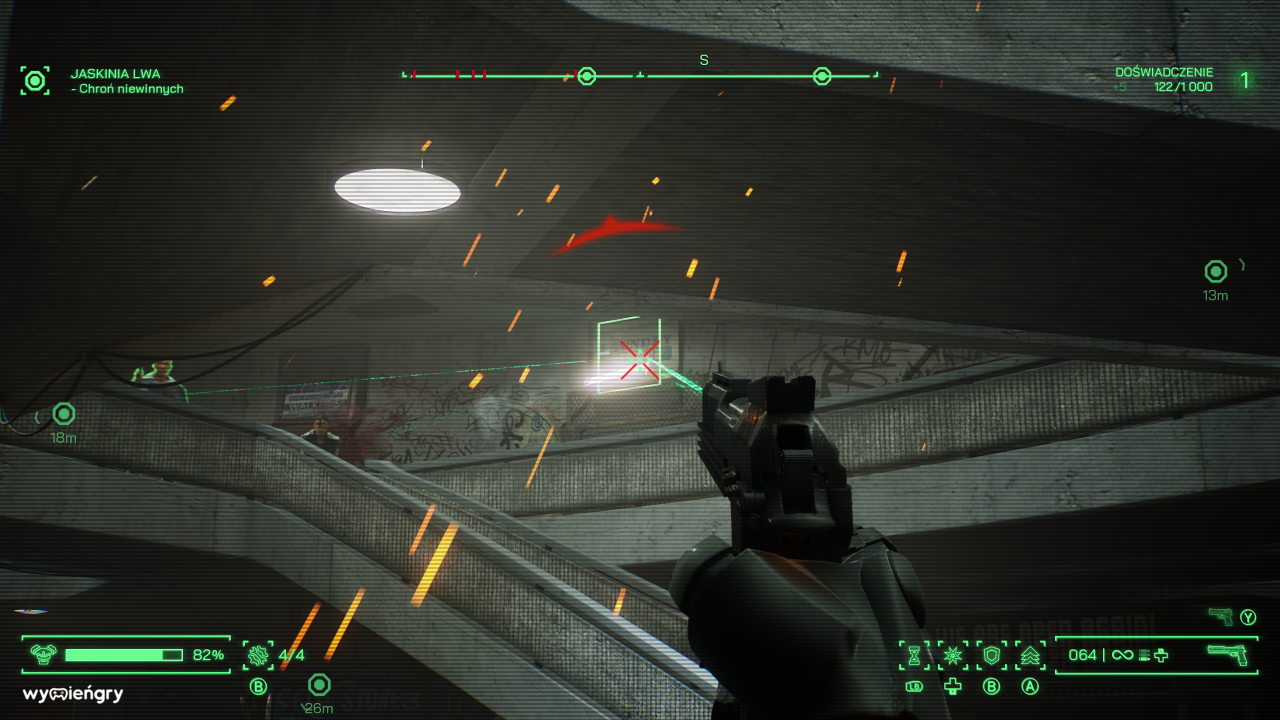The image size is (1280, 720).
Task: Click the 13m objective waypoint marker
Action: click(x=1216, y=271)
